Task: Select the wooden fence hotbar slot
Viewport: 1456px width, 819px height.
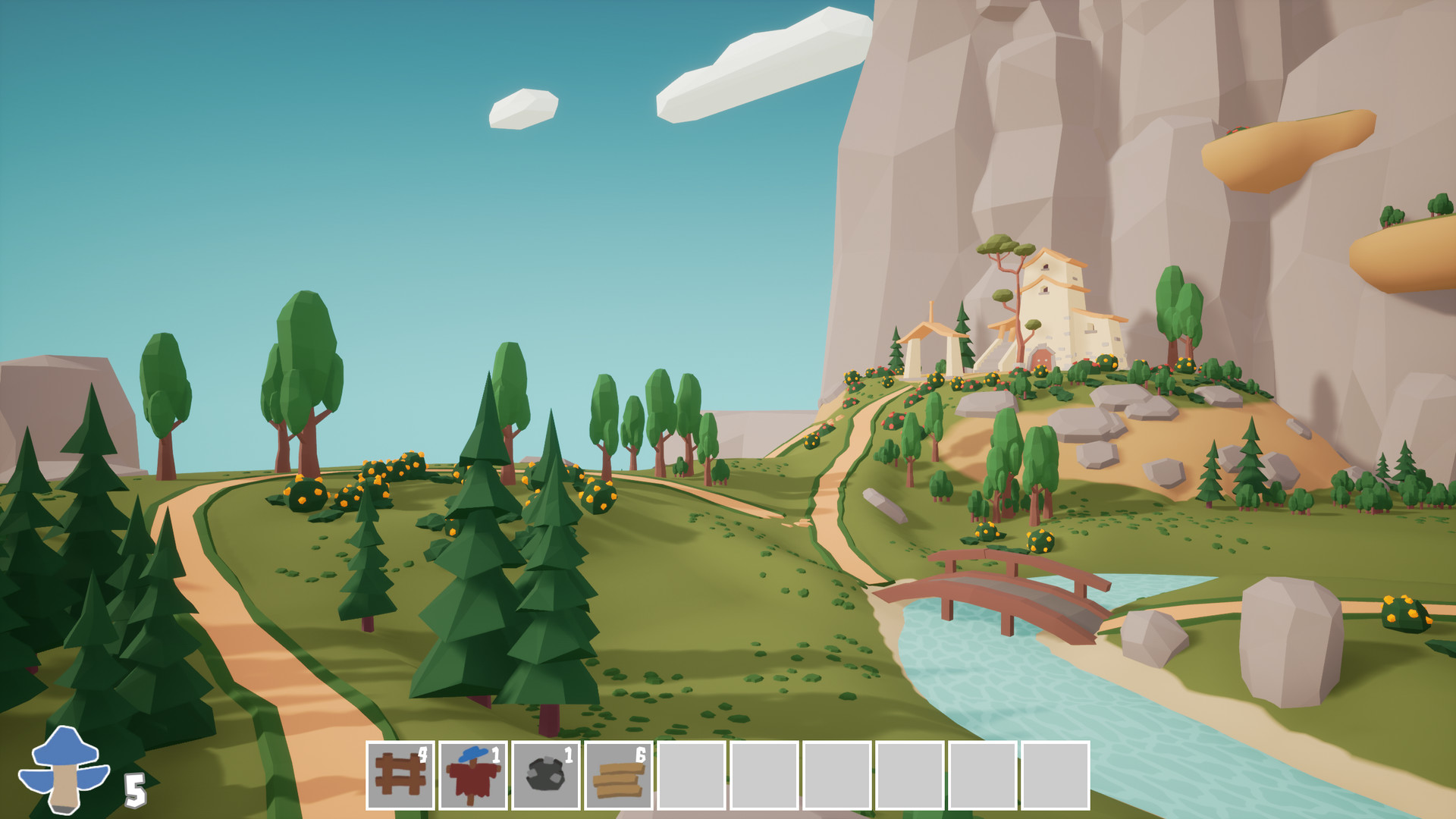Action: point(400,775)
